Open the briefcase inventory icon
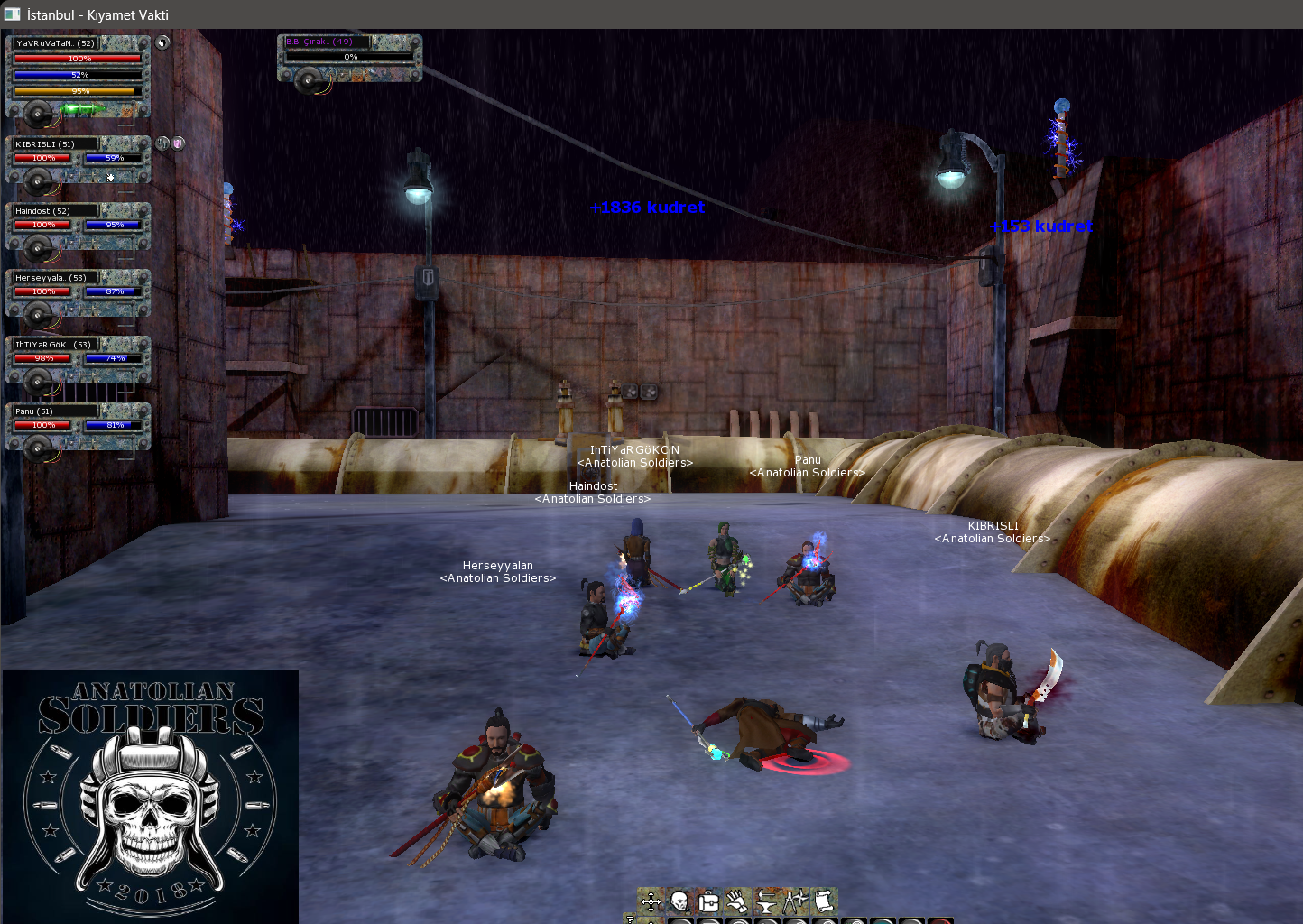 [x=708, y=901]
